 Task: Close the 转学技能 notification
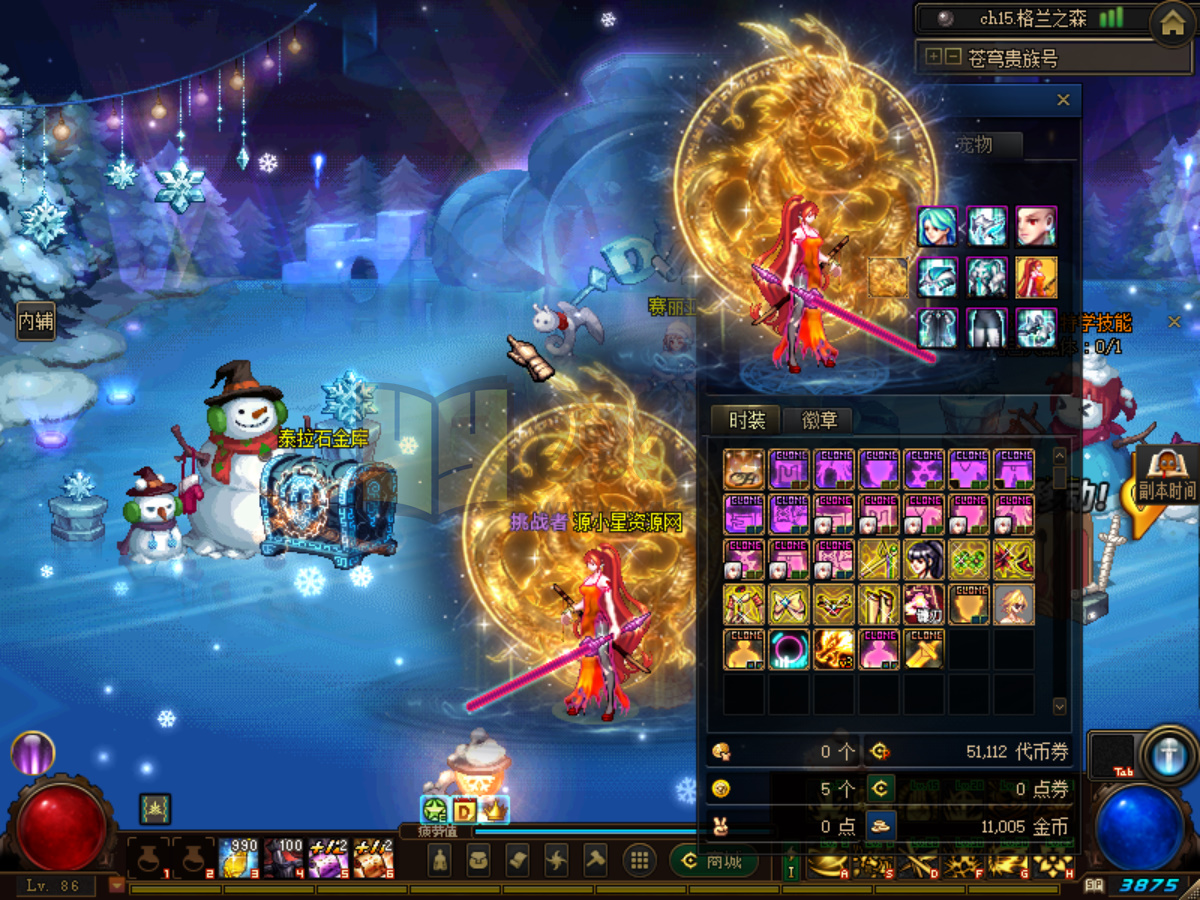point(1174,322)
